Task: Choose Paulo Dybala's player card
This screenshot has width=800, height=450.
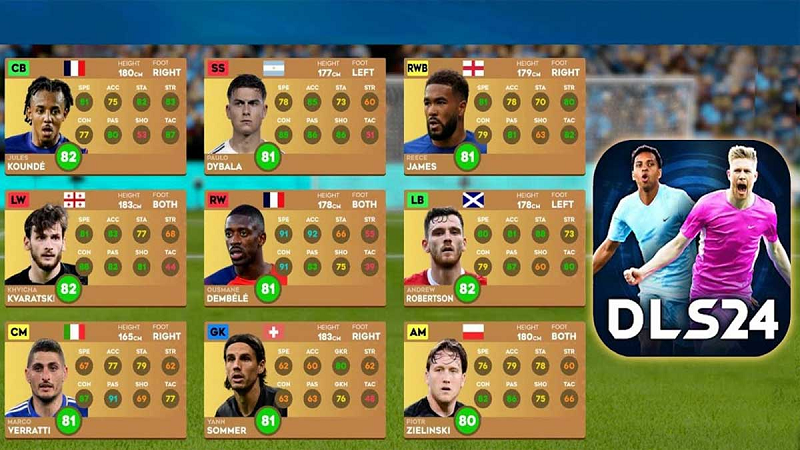Action: click(x=295, y=115)
